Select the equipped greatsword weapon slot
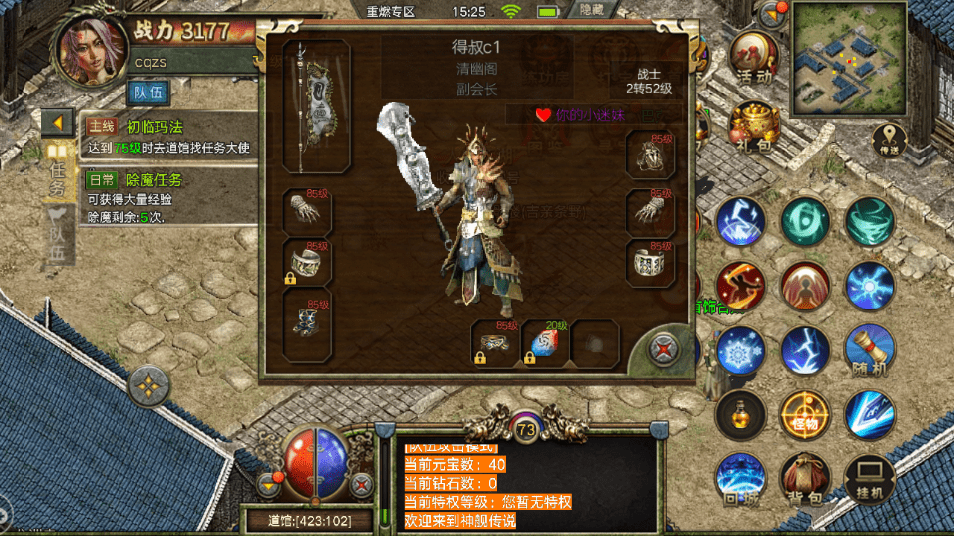Screen dimensions: 954x536 316,106
